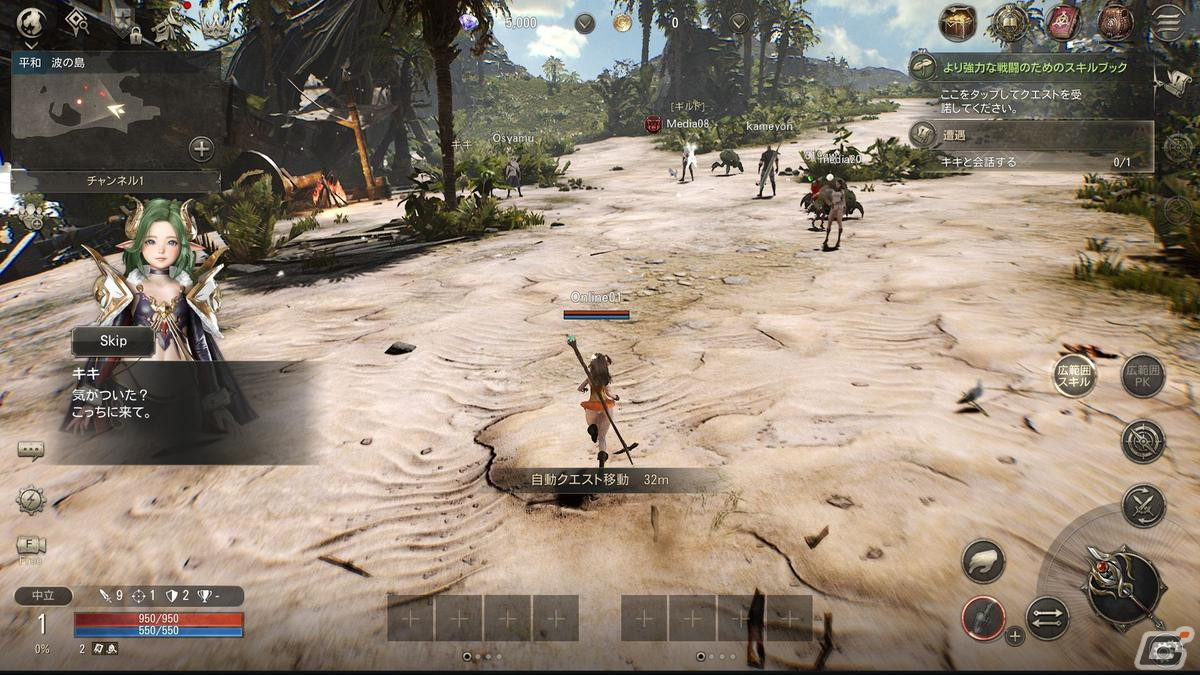The image size is (1200, 675).
Task: Tap the crosshair target-lock button
Action: [1143, 441]
